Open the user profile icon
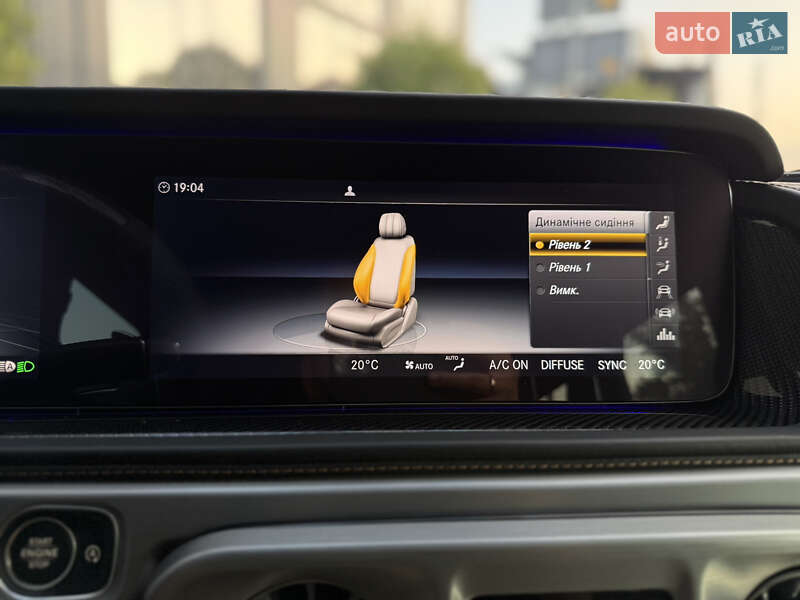This screenshot has height=600, width=800. pos(350,191)
